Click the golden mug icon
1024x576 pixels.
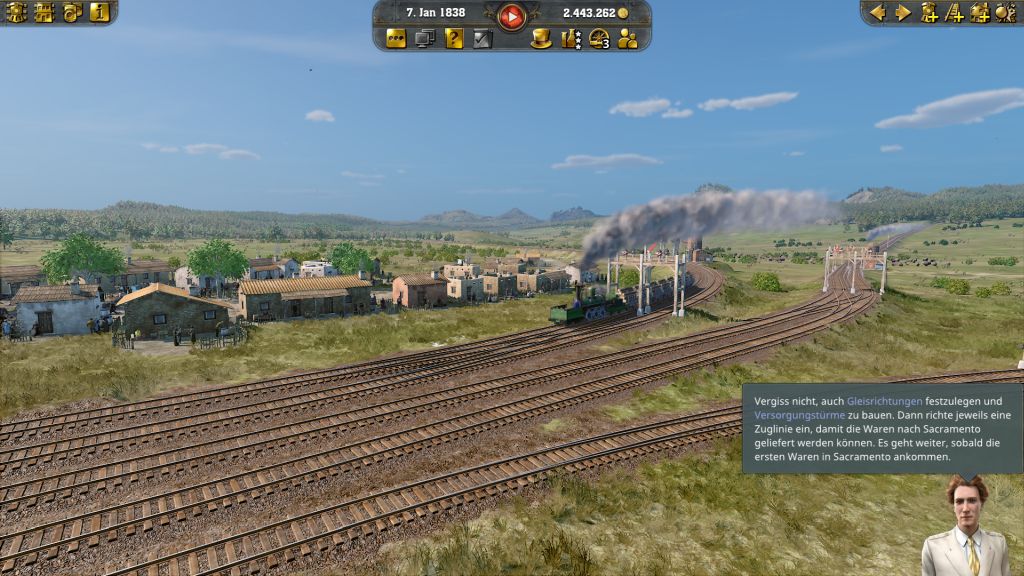click(x=71, y=12)
